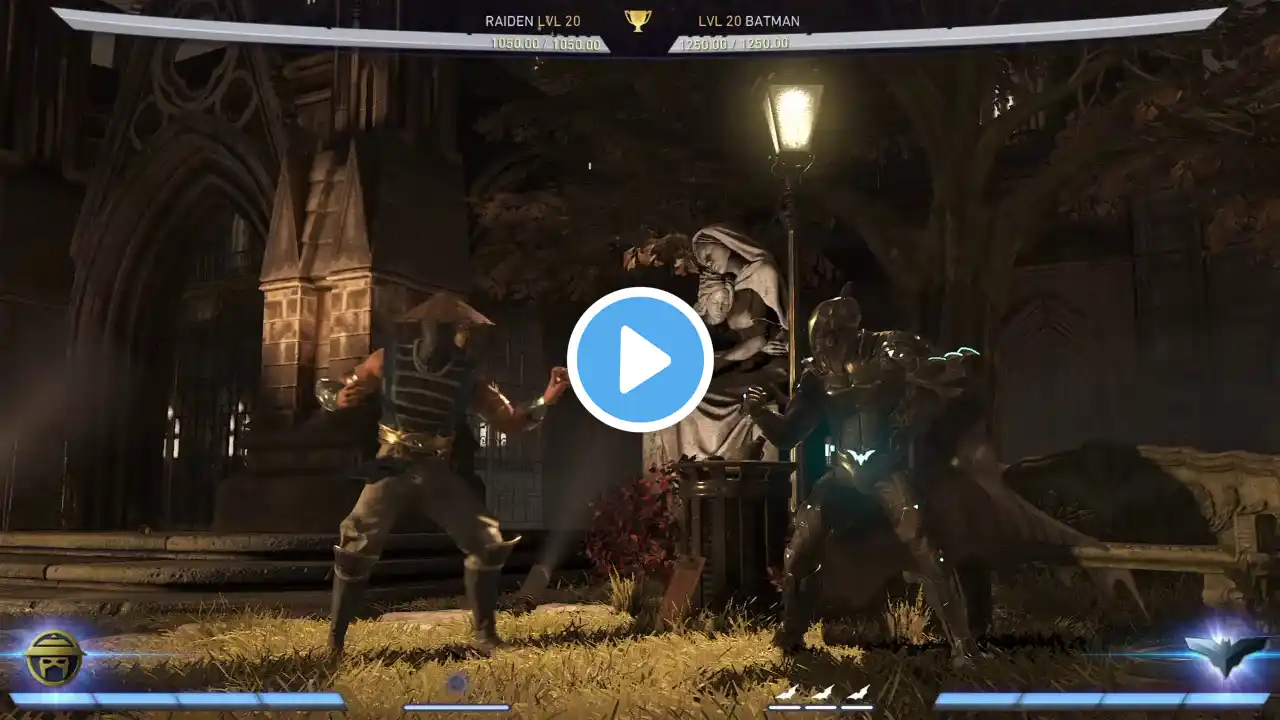Screen dimensions: 1280x720
Task: Click Batman's bat emblem icon
Action: [1226, 655]
